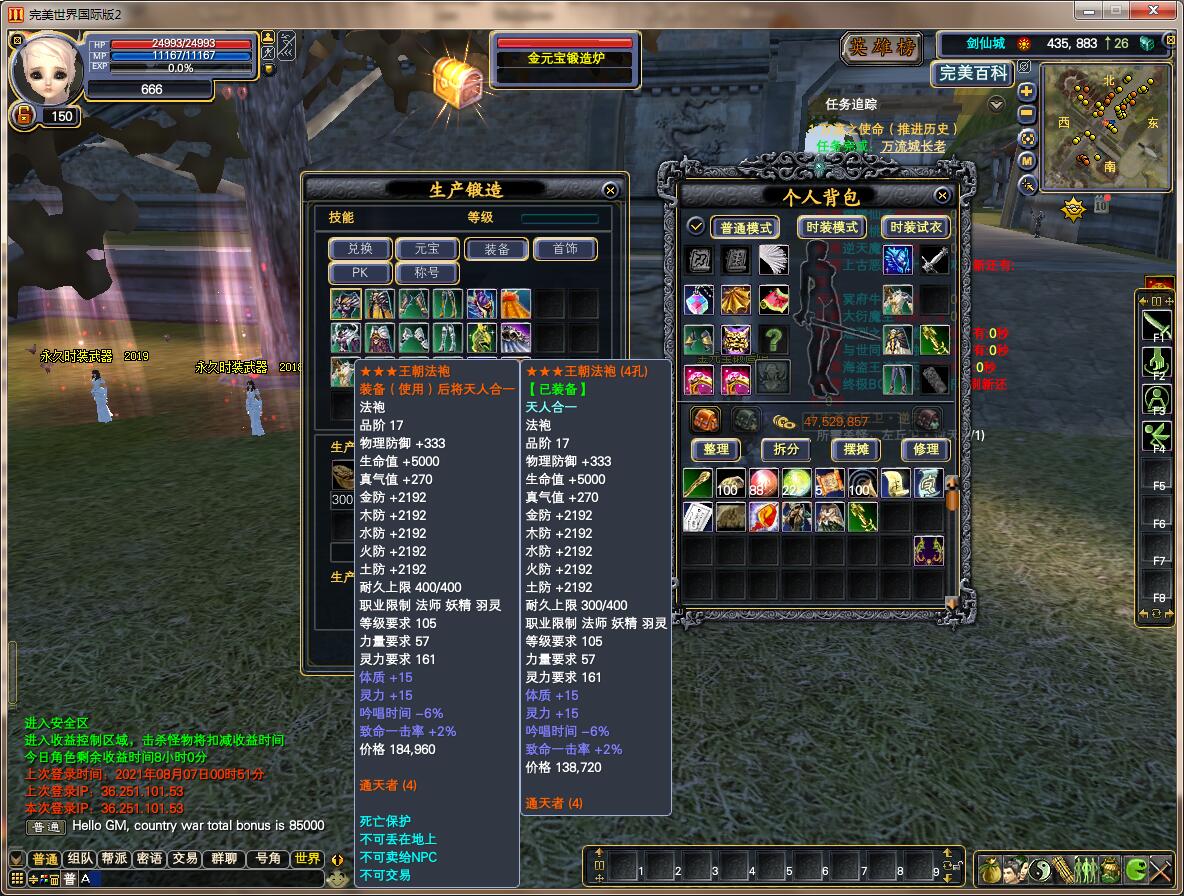Select the 世界 chat channel tab
This screenshot has width=1184, height=896.
pos(308,859)
